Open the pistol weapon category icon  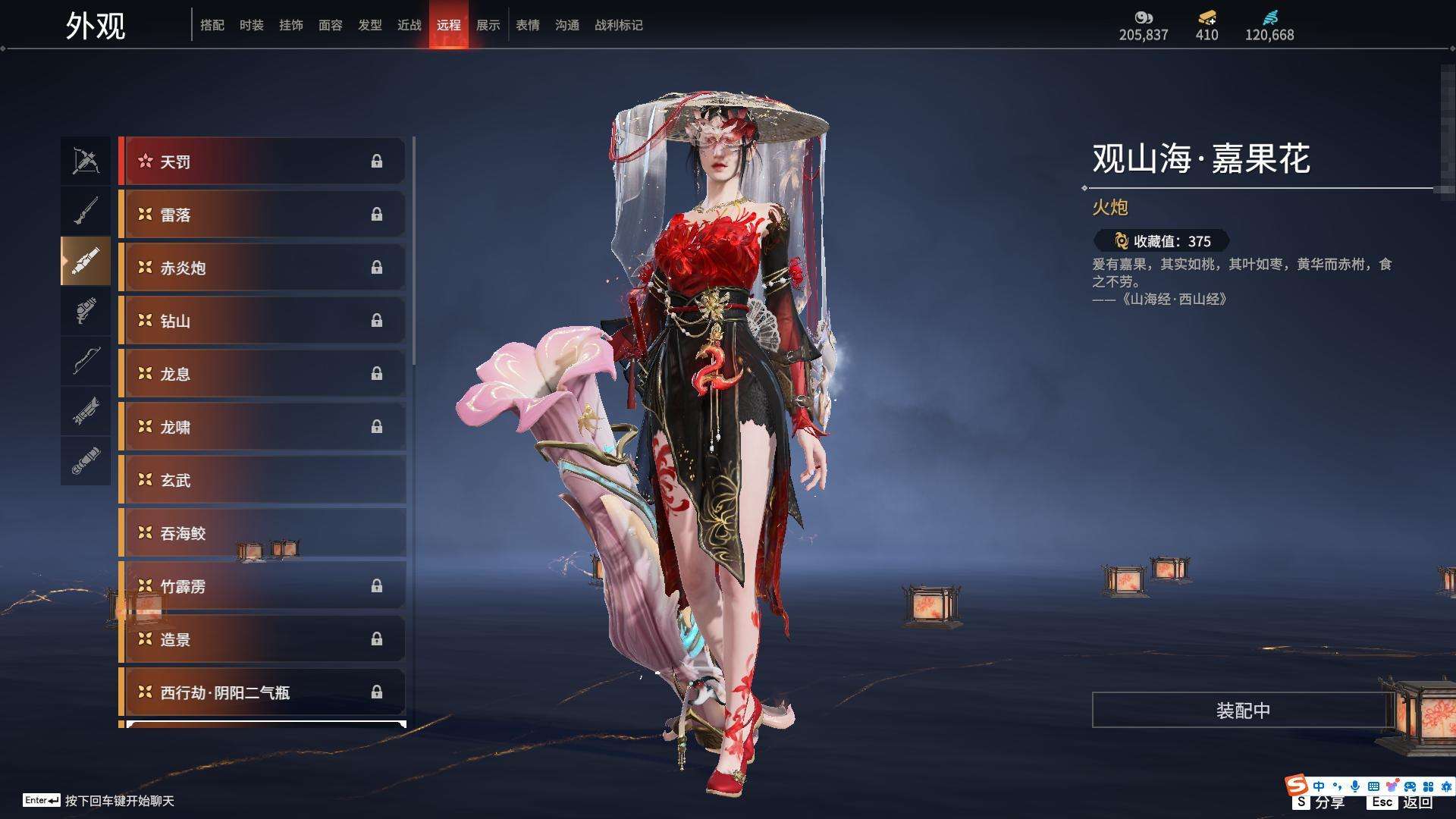(86, 312)
